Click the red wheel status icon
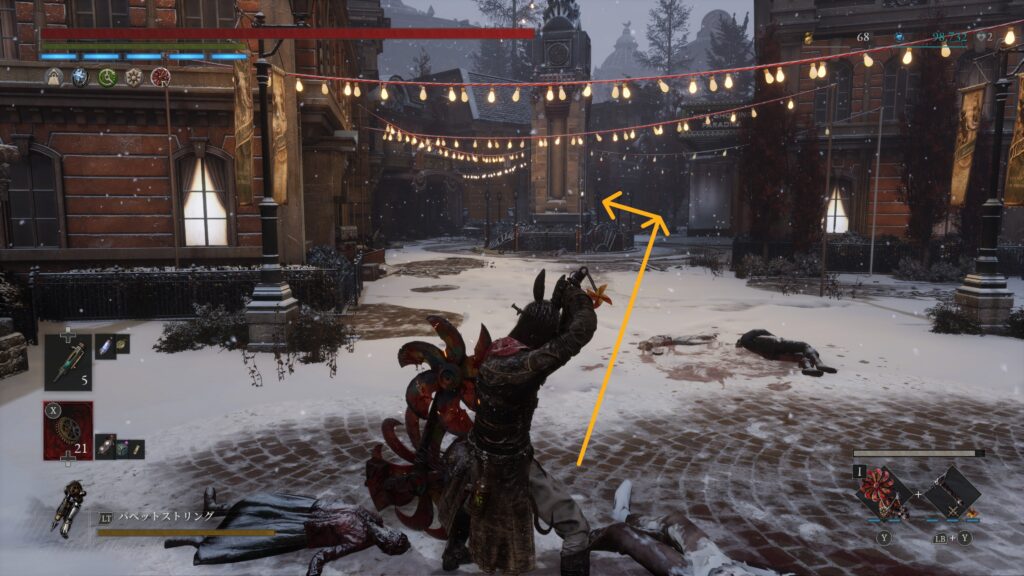Screen dimensions: 1024x576 tap(160, 77)
